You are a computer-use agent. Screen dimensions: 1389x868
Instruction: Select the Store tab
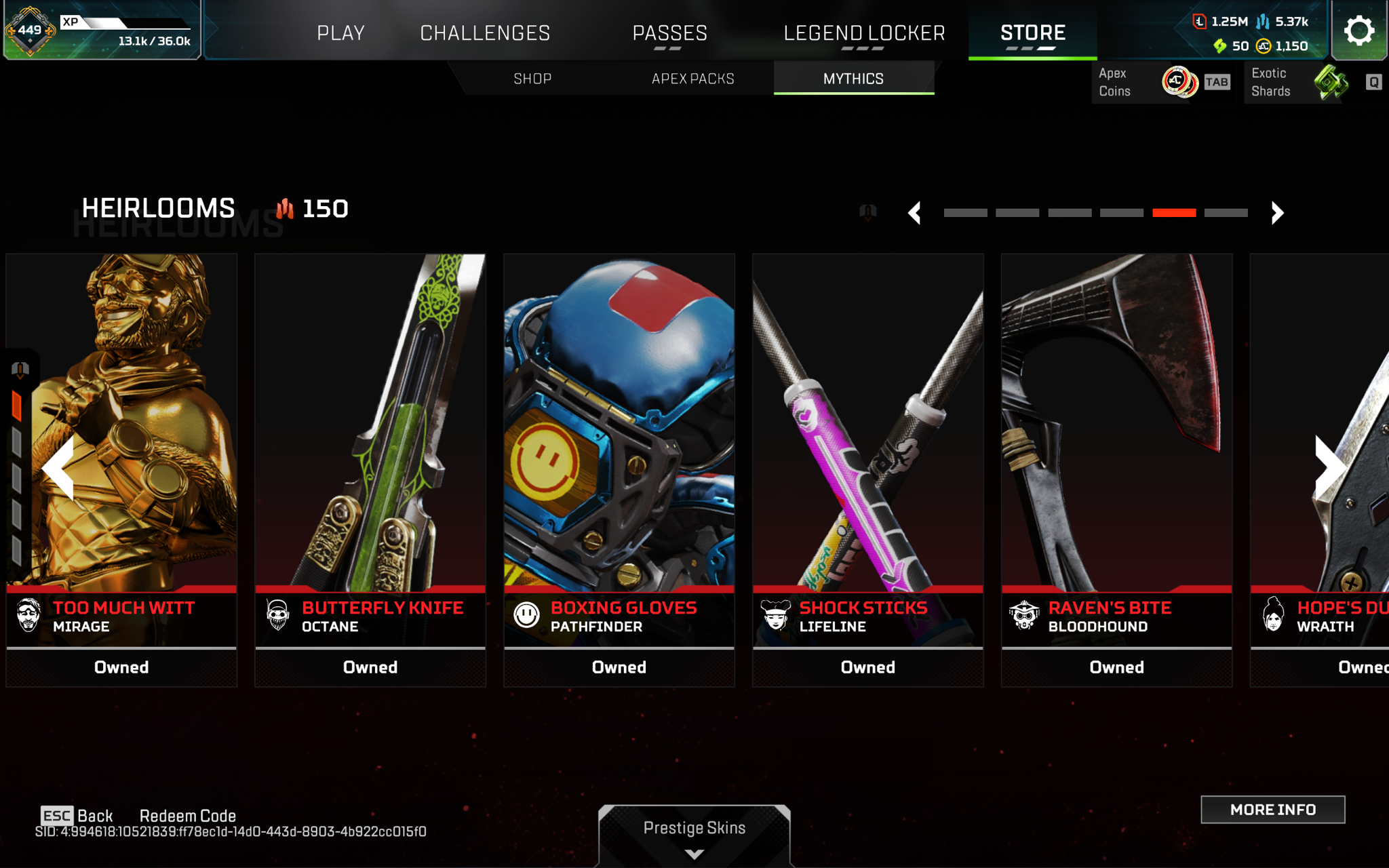(1032, 33)
